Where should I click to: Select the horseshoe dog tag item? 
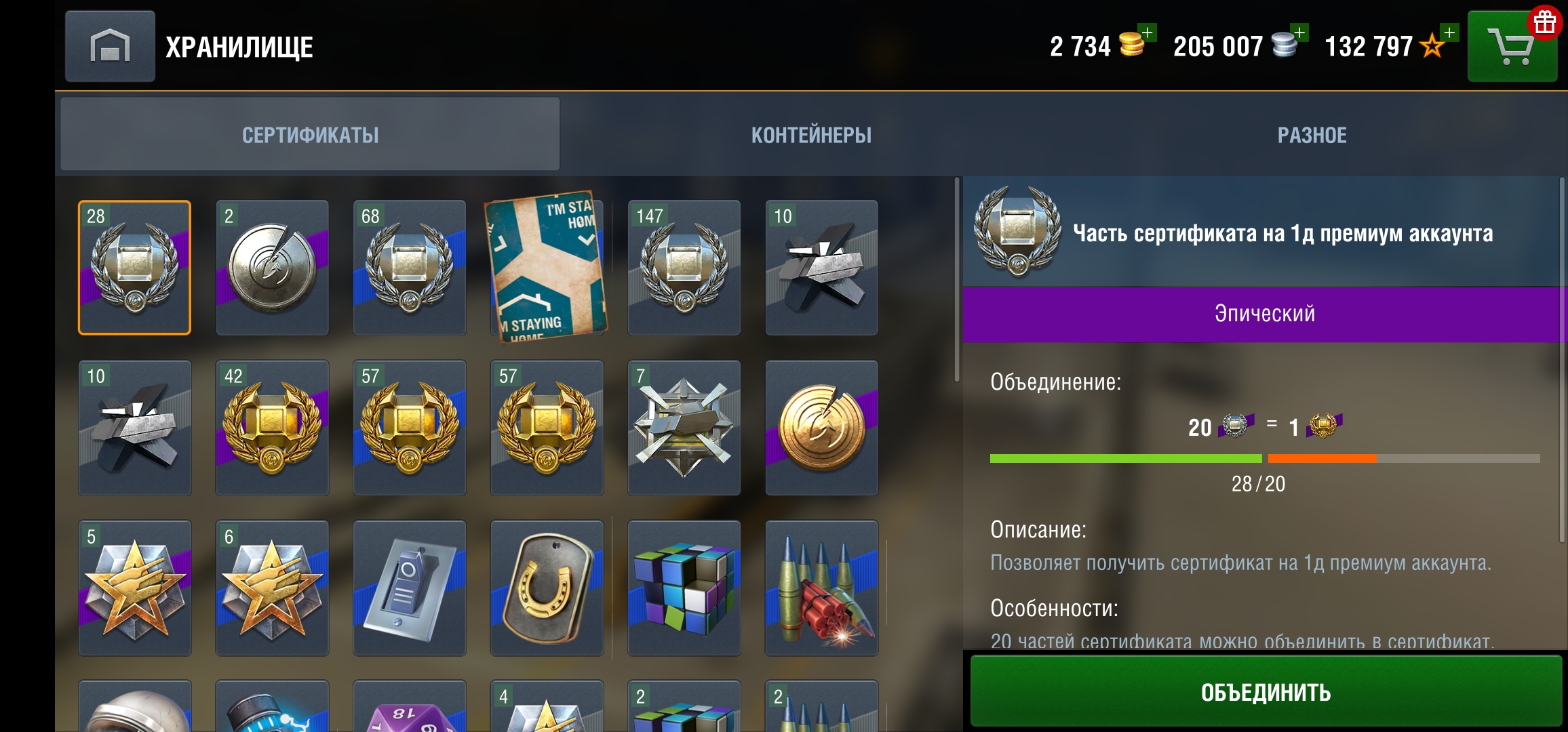546,590
